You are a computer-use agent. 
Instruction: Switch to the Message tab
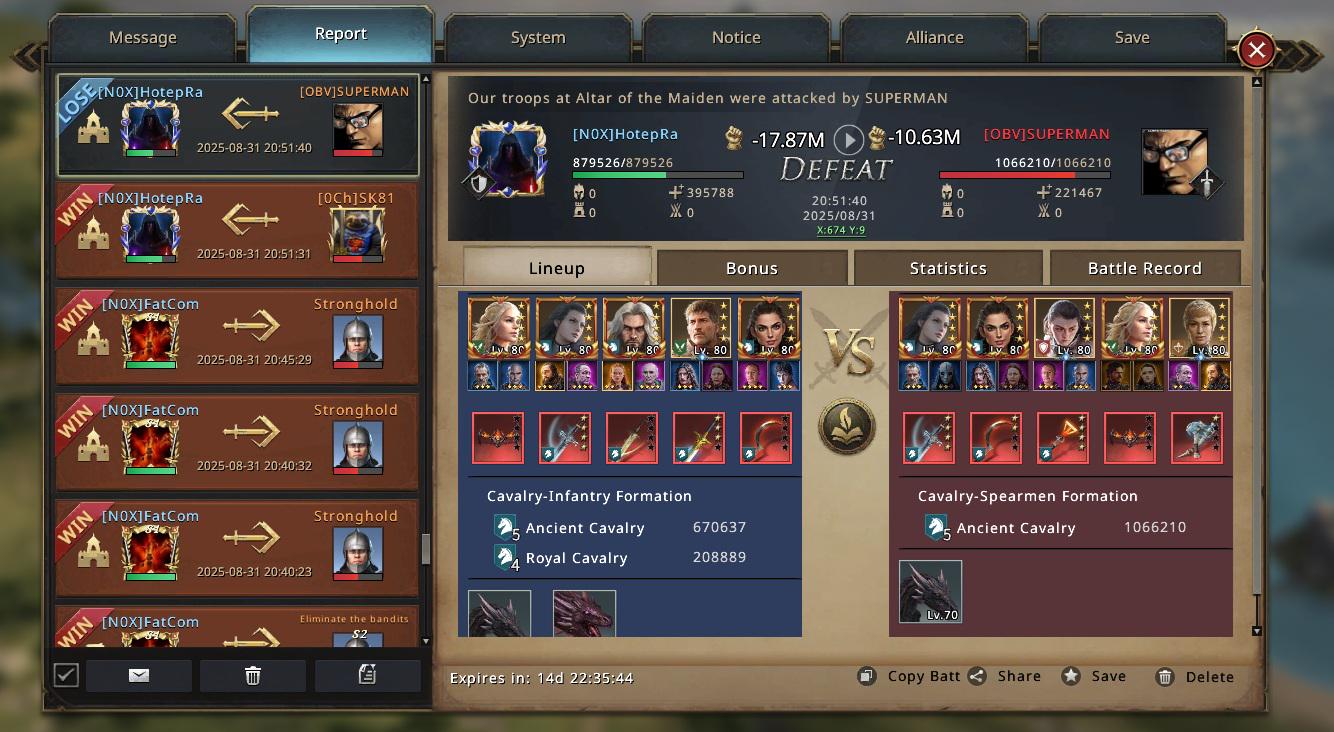click(142, 38)
